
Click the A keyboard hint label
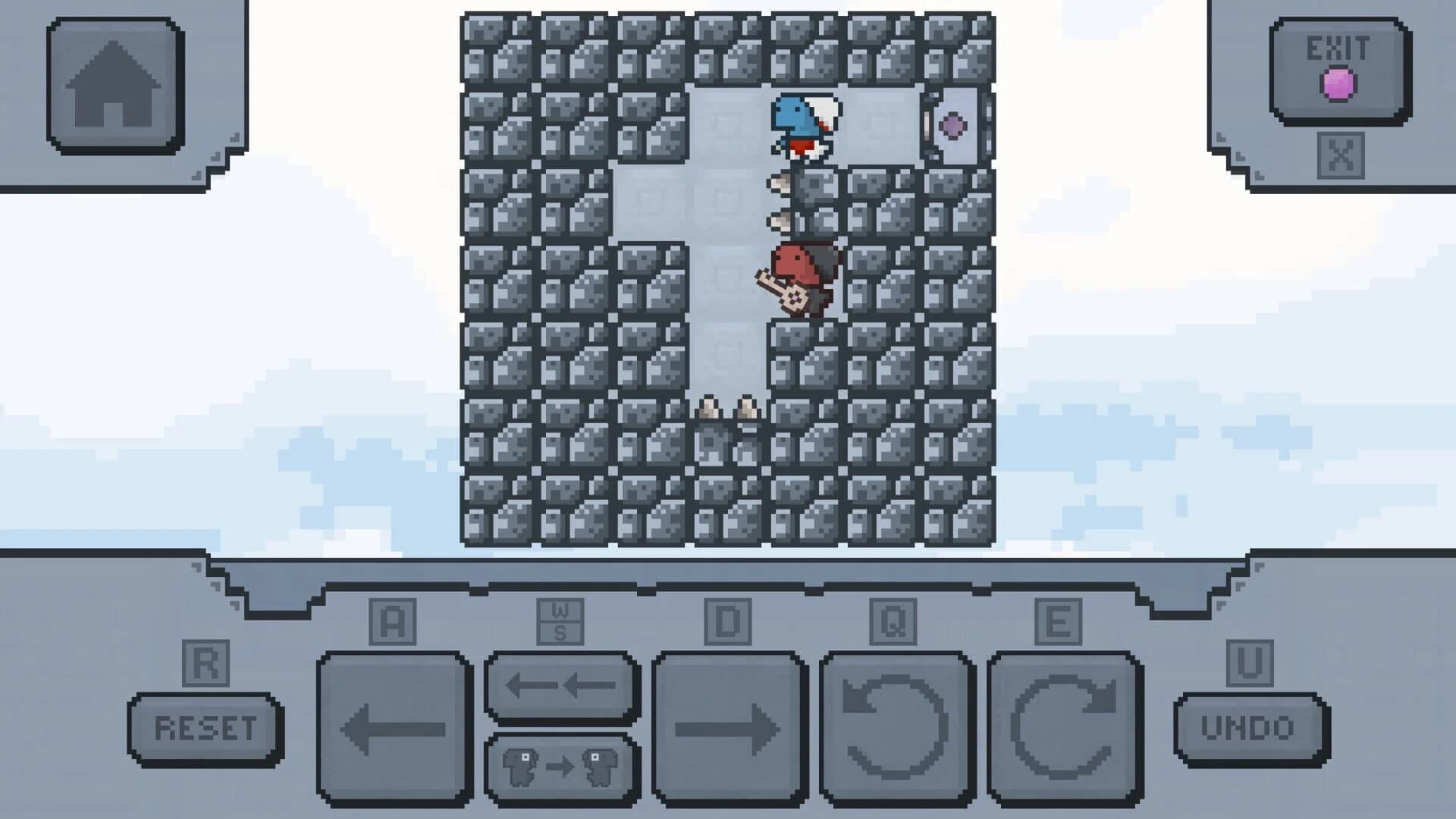tap(394, 620)
